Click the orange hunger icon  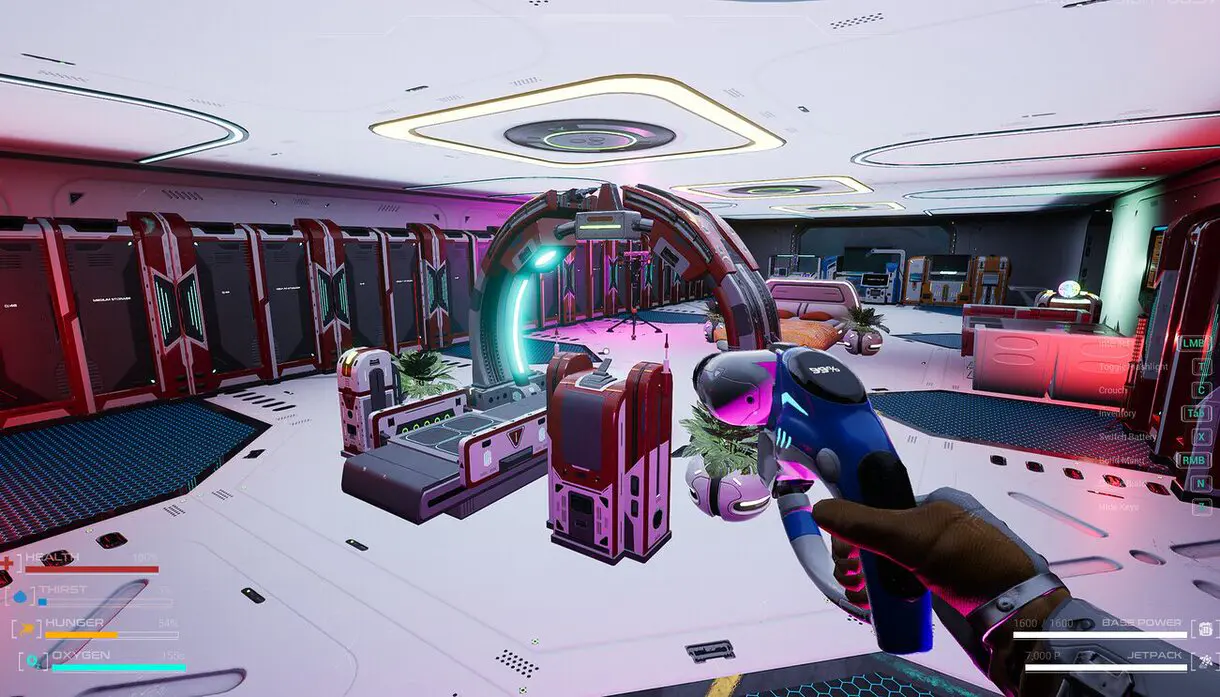tap(28, 629)
